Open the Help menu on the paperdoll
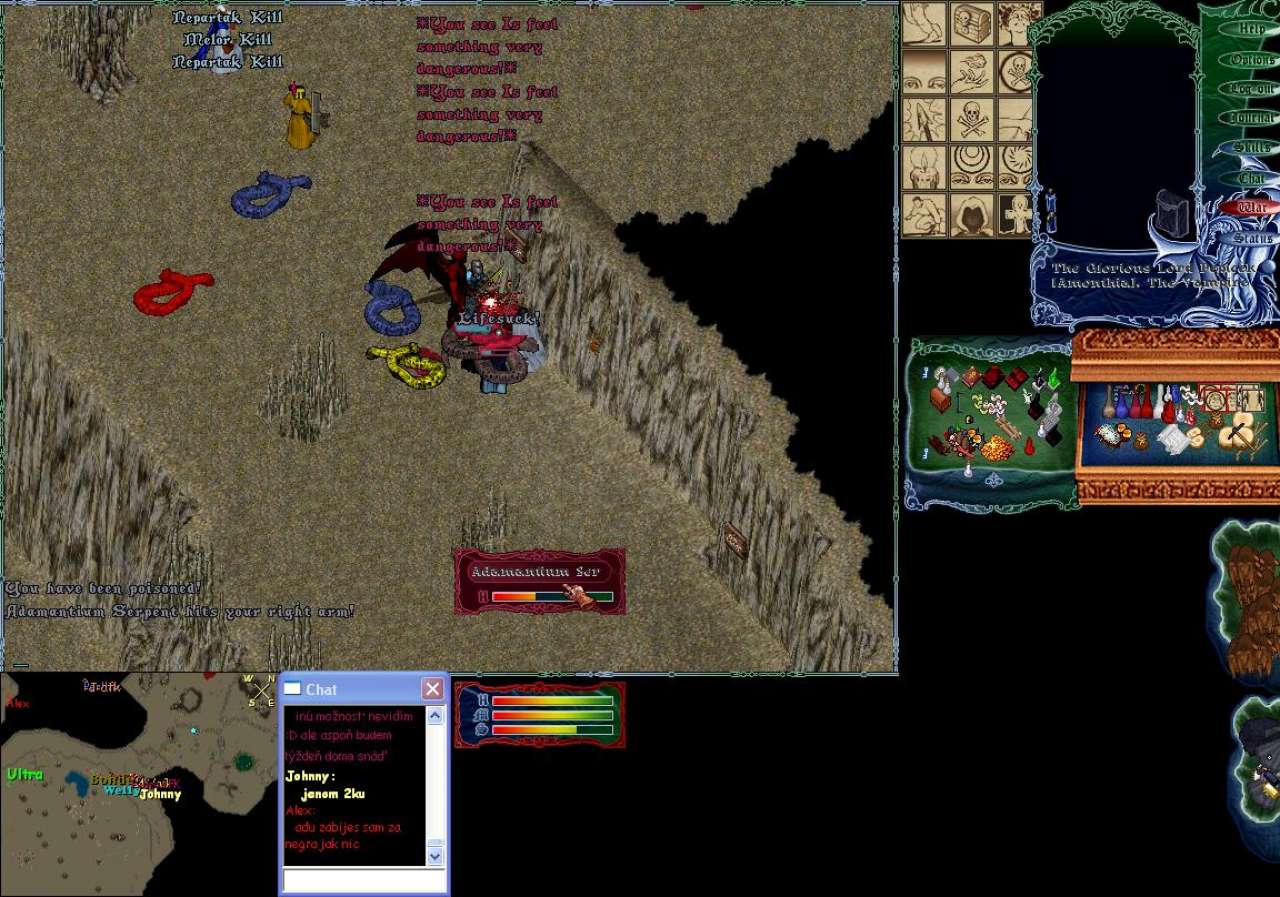Image resolution: width=1280 pixels, height=897 pixels. click(x=1251, y=29)
